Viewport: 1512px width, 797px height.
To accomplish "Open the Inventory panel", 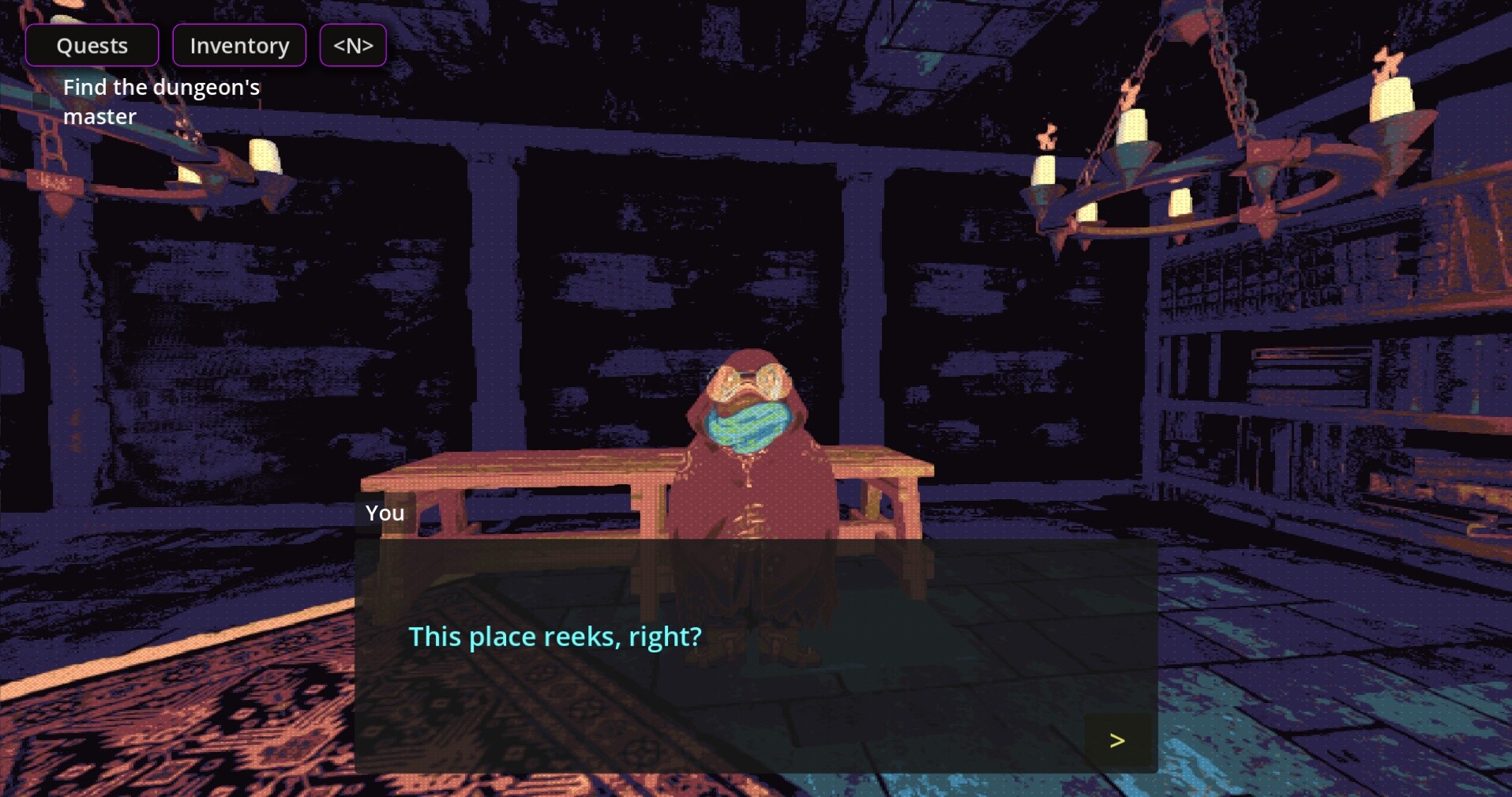I will [238, 45].
